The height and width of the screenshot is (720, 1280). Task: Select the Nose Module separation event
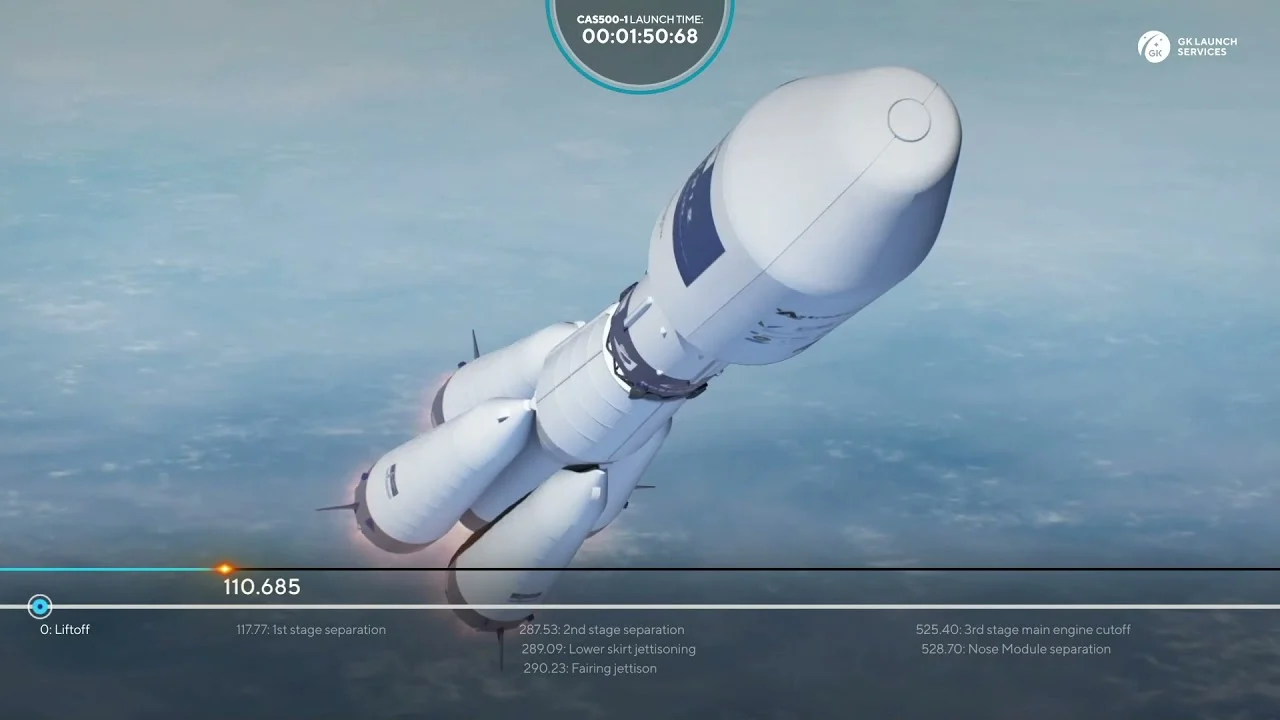point(1016,649)
